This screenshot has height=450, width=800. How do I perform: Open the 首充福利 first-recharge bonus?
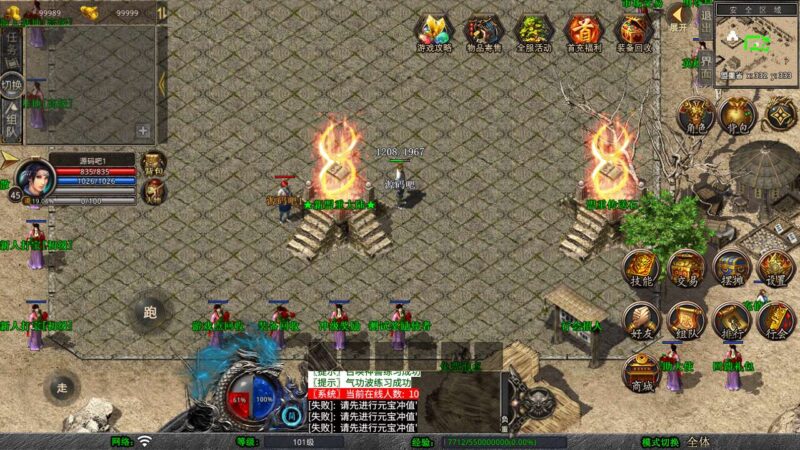point(582,32)
